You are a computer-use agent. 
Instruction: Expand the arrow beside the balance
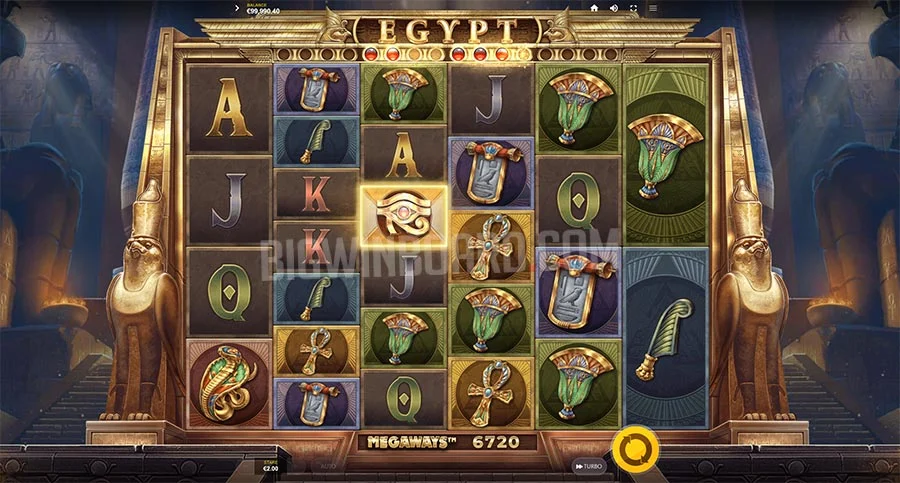click(236, 8)
